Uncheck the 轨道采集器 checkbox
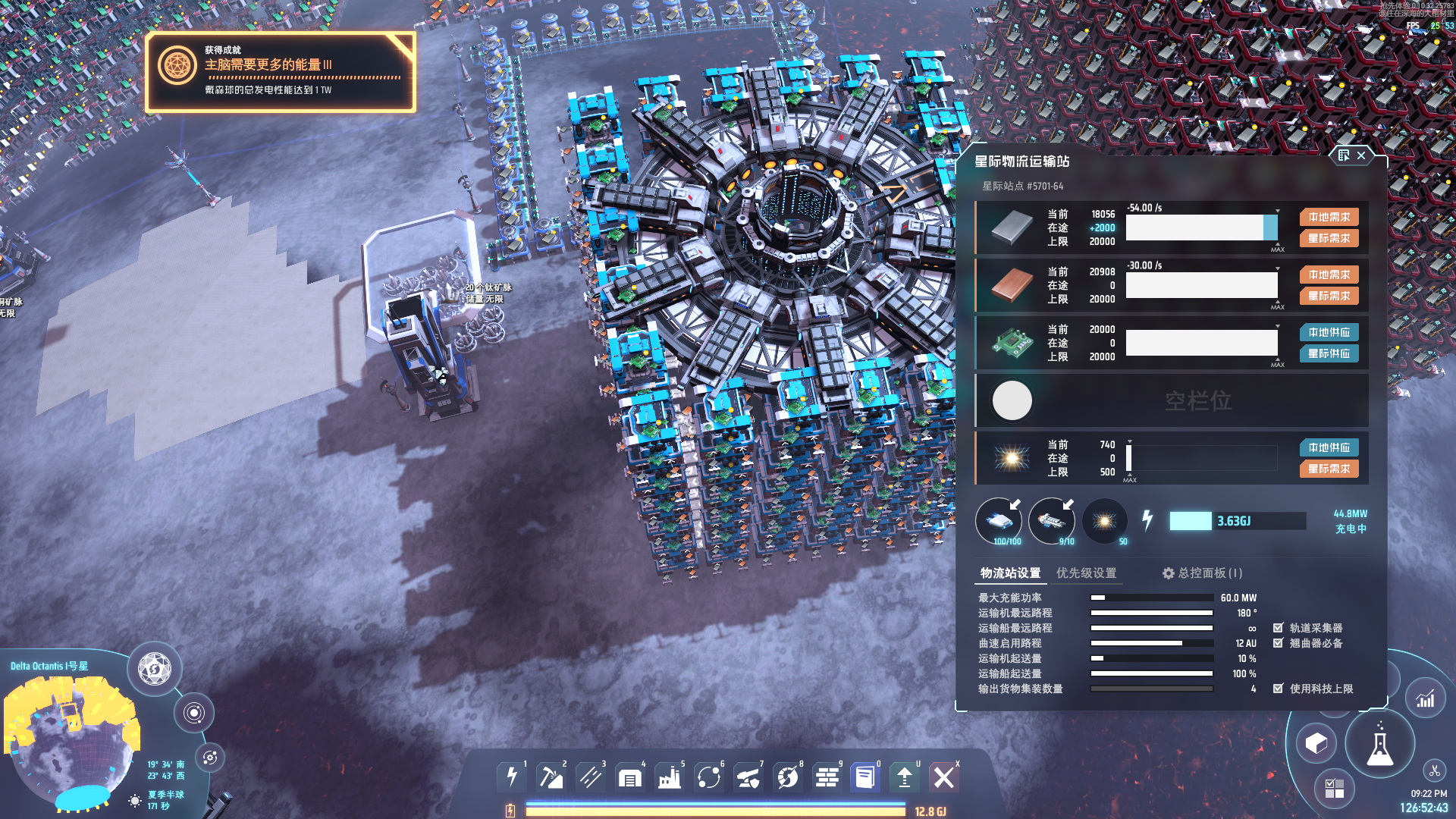This screenshot has height=819, width=1456. coord(1279,628)
